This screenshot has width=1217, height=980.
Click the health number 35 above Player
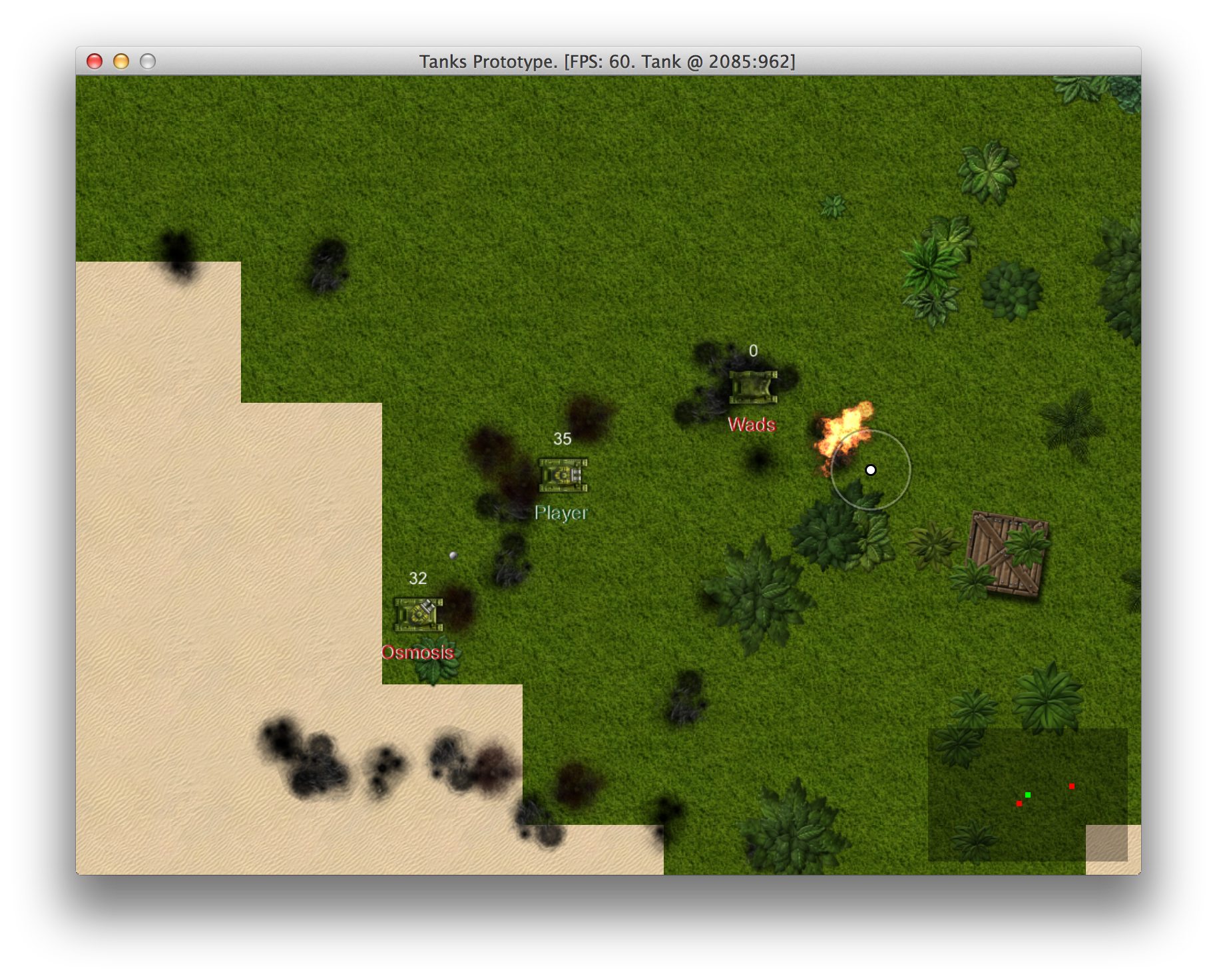tap(561, 439)
